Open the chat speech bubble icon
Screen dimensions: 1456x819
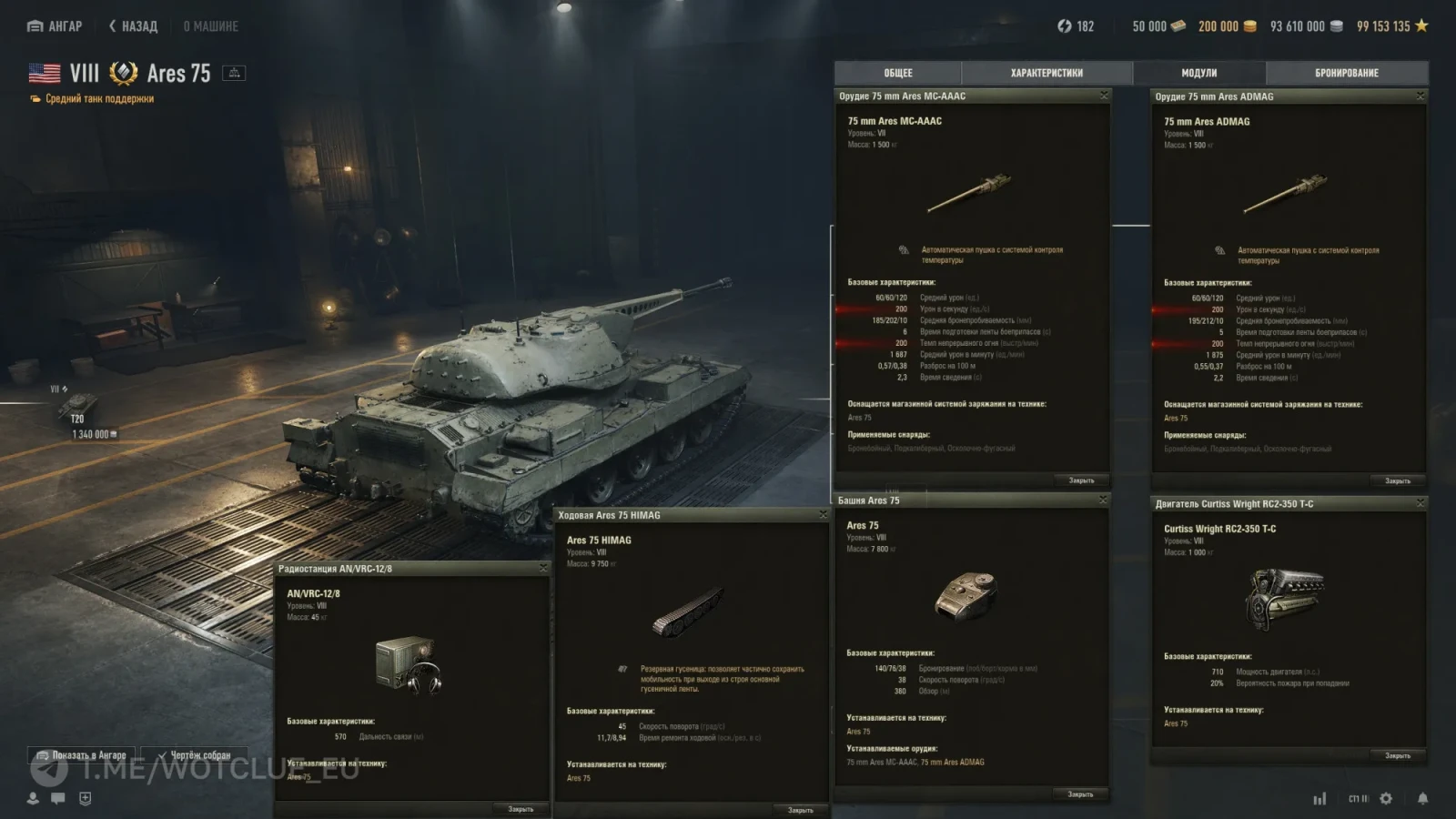tap(58, 798)
